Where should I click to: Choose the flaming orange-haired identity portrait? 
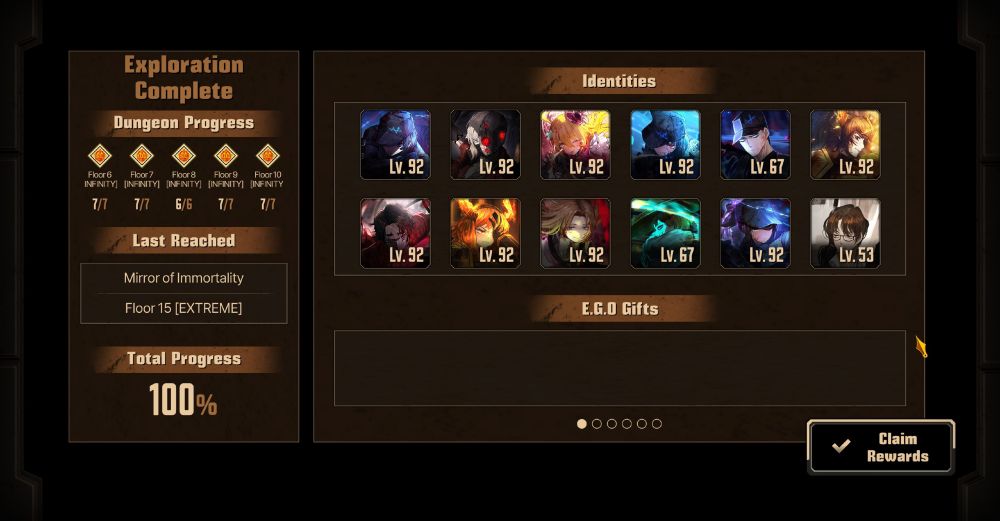485,233
